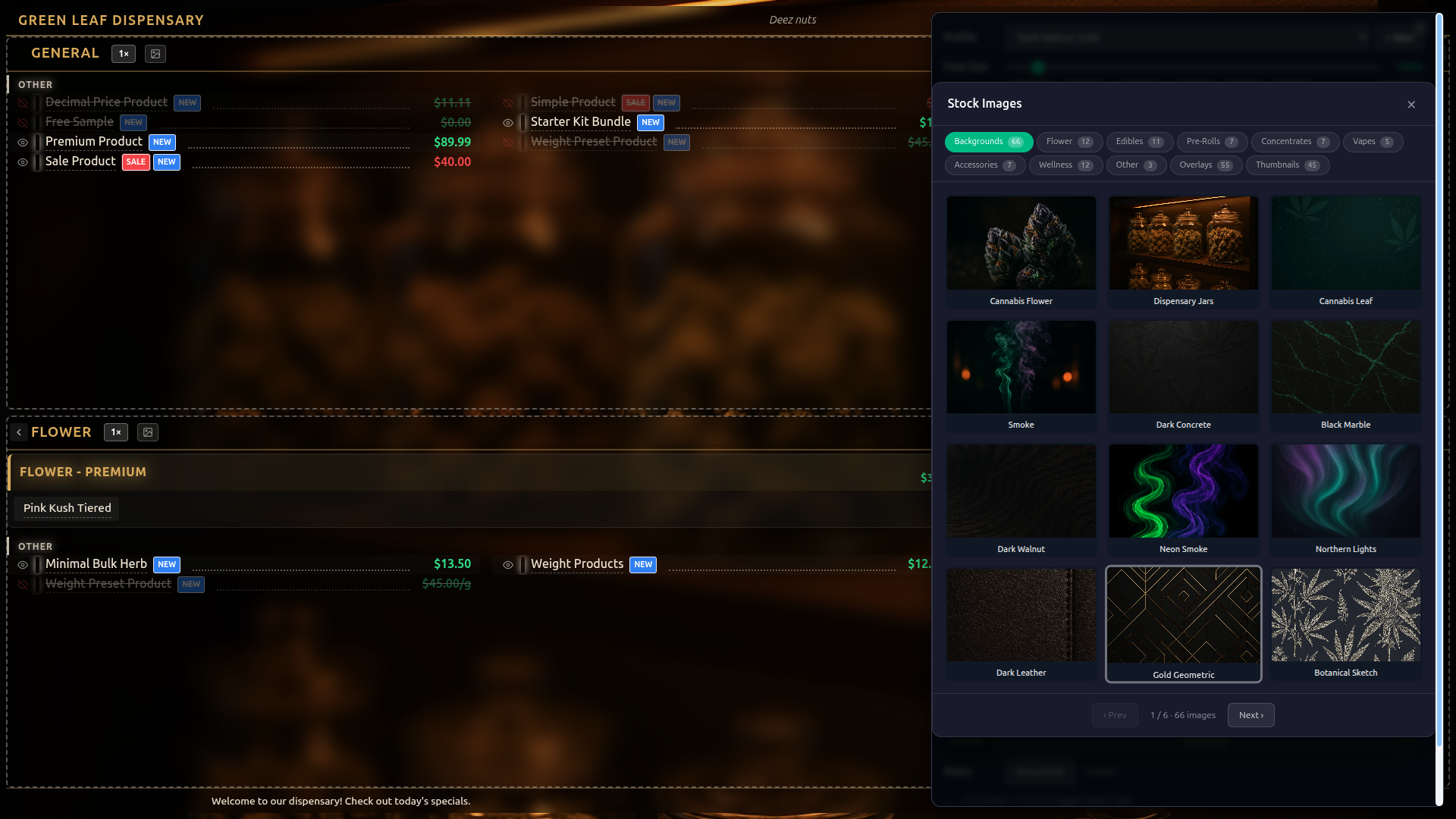The height and width of the screenshot is (819, 1456).
Task: Select the Concentrates category tab
Action: [1294, 142]
